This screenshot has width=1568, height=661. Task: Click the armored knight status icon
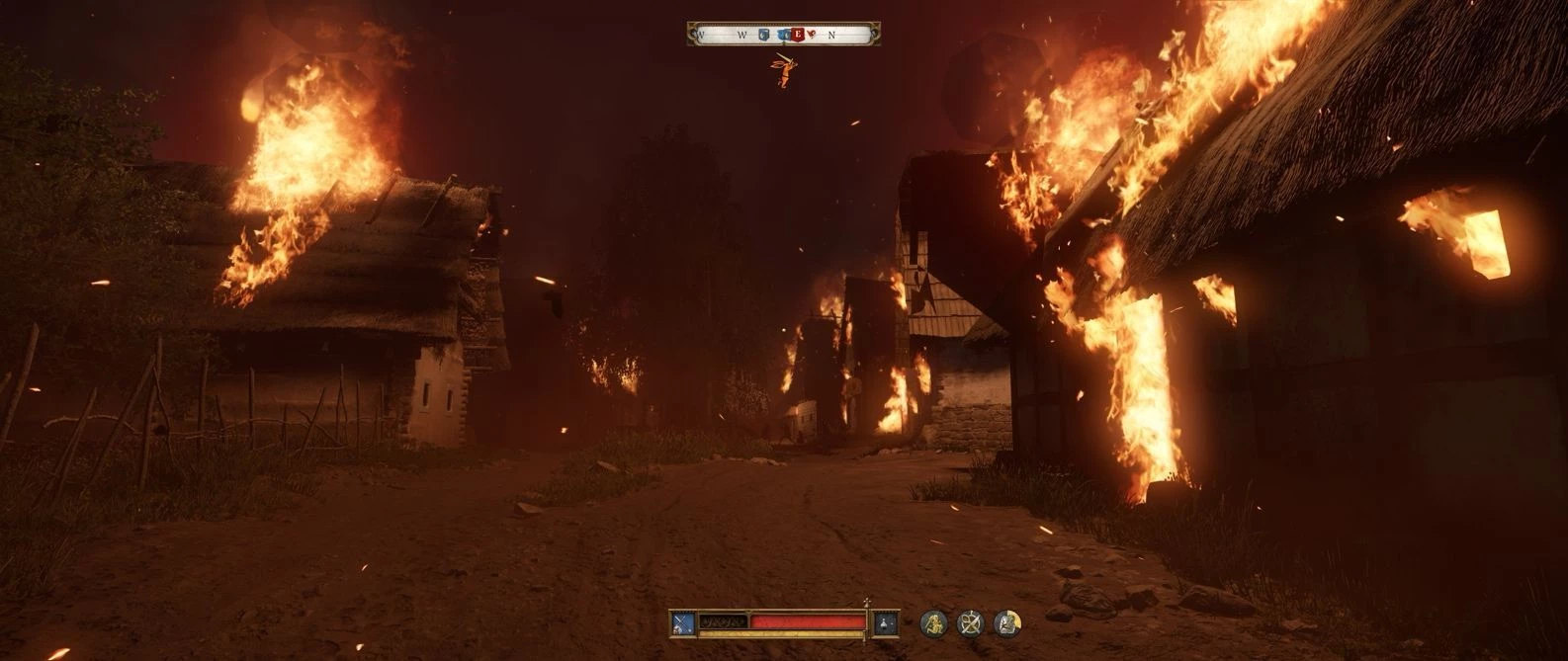(1007, 622)
